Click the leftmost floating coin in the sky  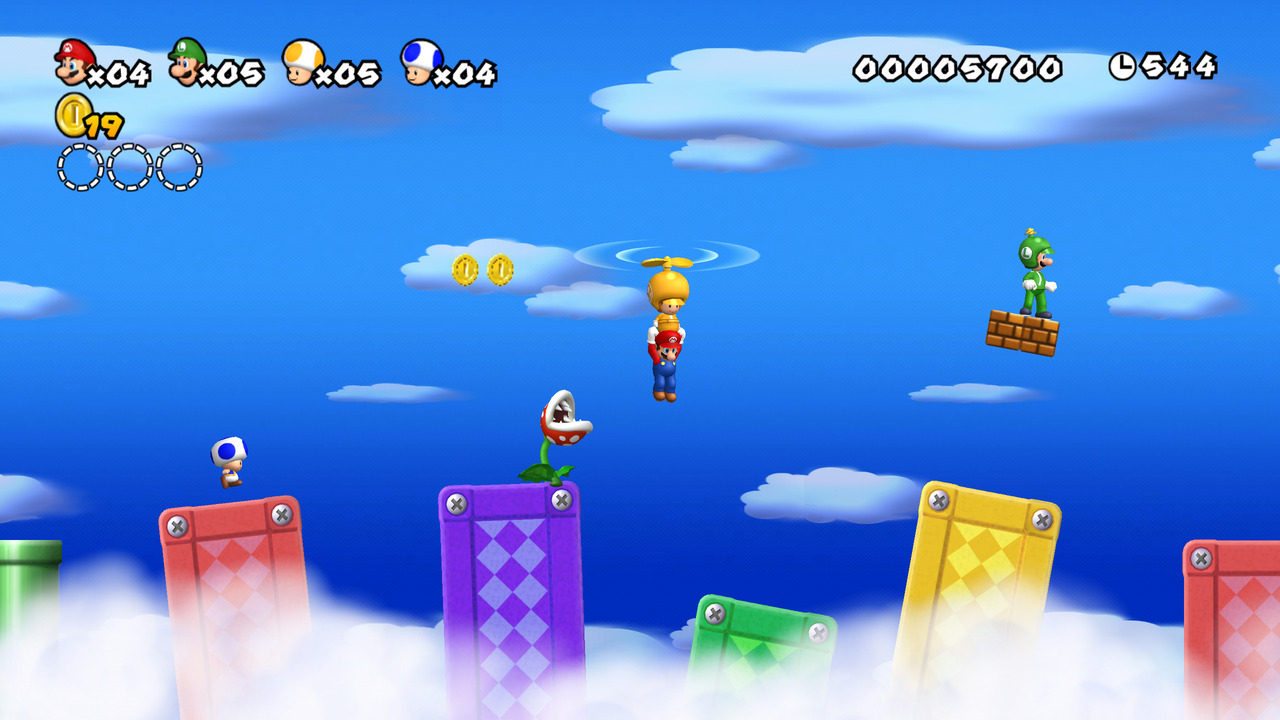(x=464, y=268)
